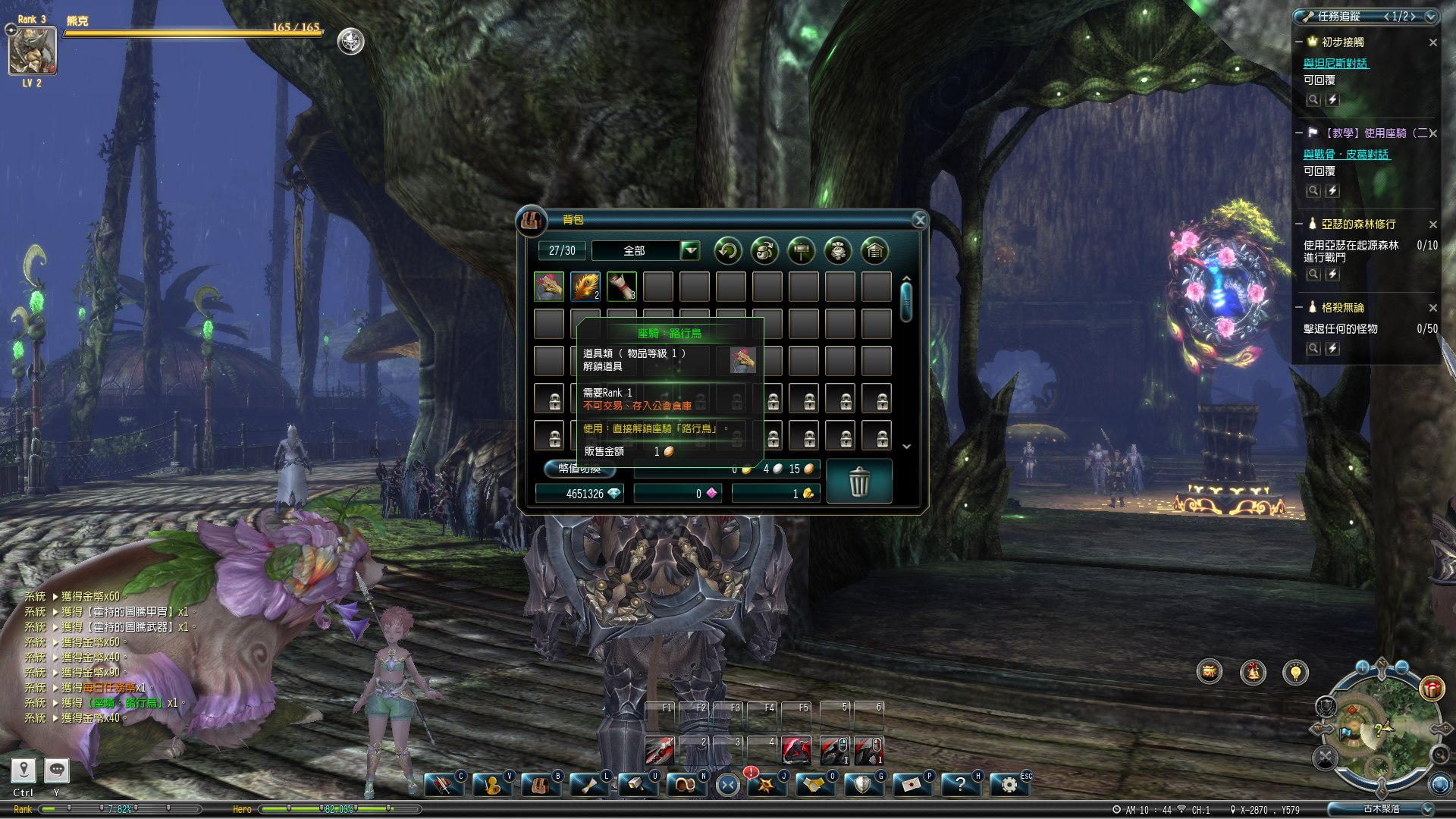This screenshot has height=819, width=1456.
Task: Follow the 奧坦尼斯對話 quest link
Action: [x=1335, y=64]
